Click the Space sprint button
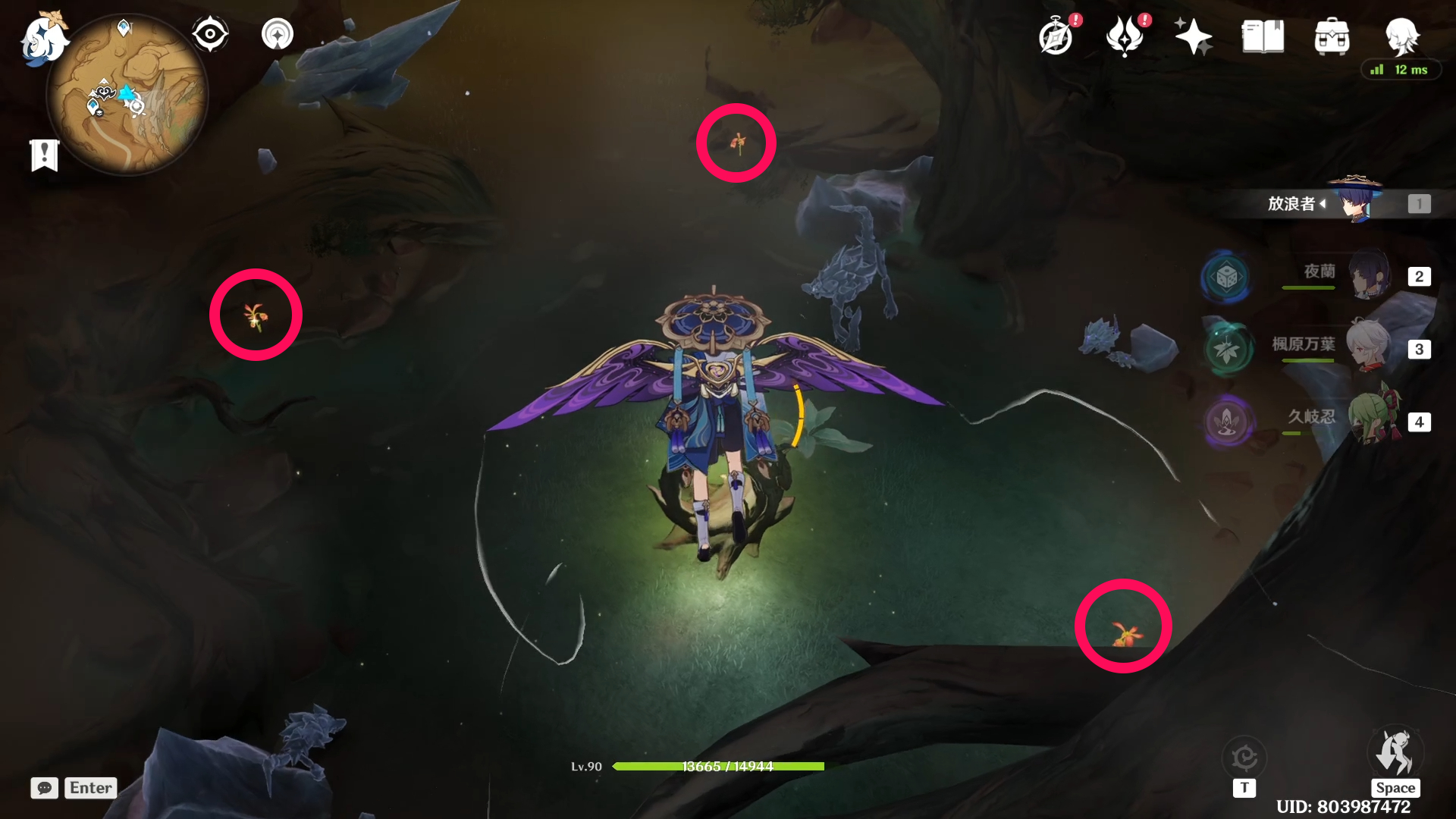 click(1396, 758)
